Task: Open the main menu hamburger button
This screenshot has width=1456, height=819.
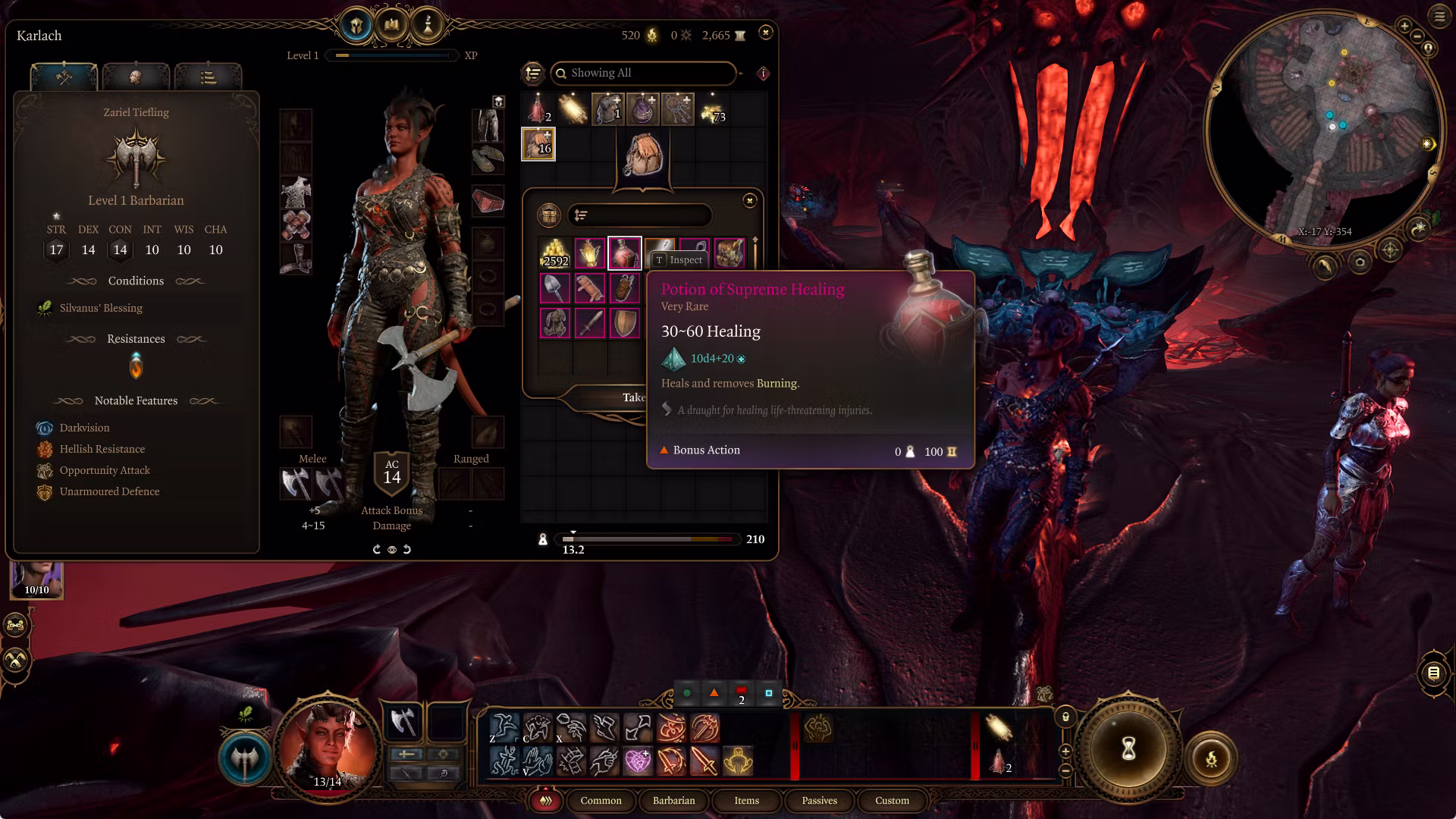Action: pyautogui.click(x=1439, y=16)
